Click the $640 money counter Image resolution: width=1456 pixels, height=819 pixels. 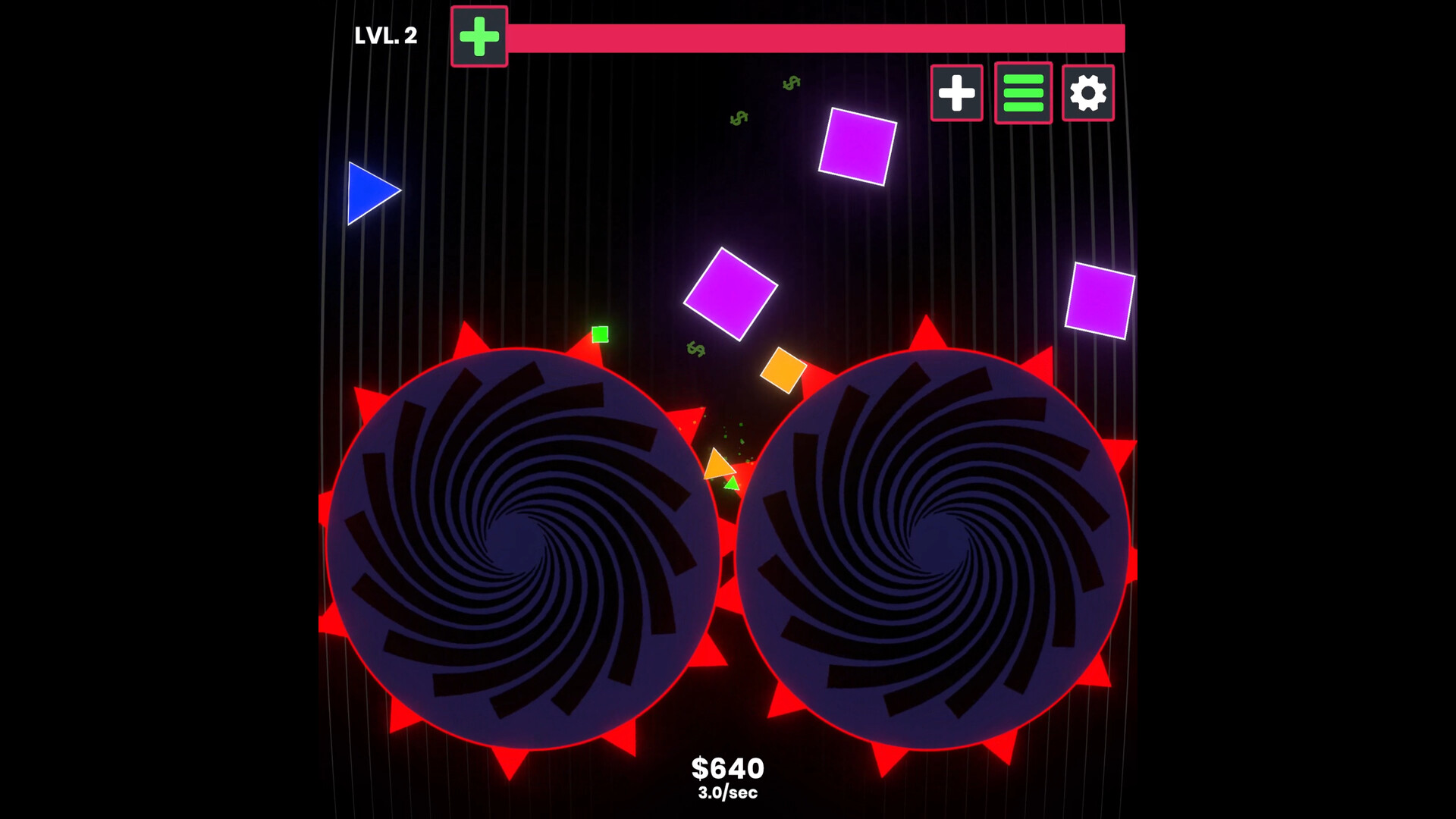click(729, 767)
